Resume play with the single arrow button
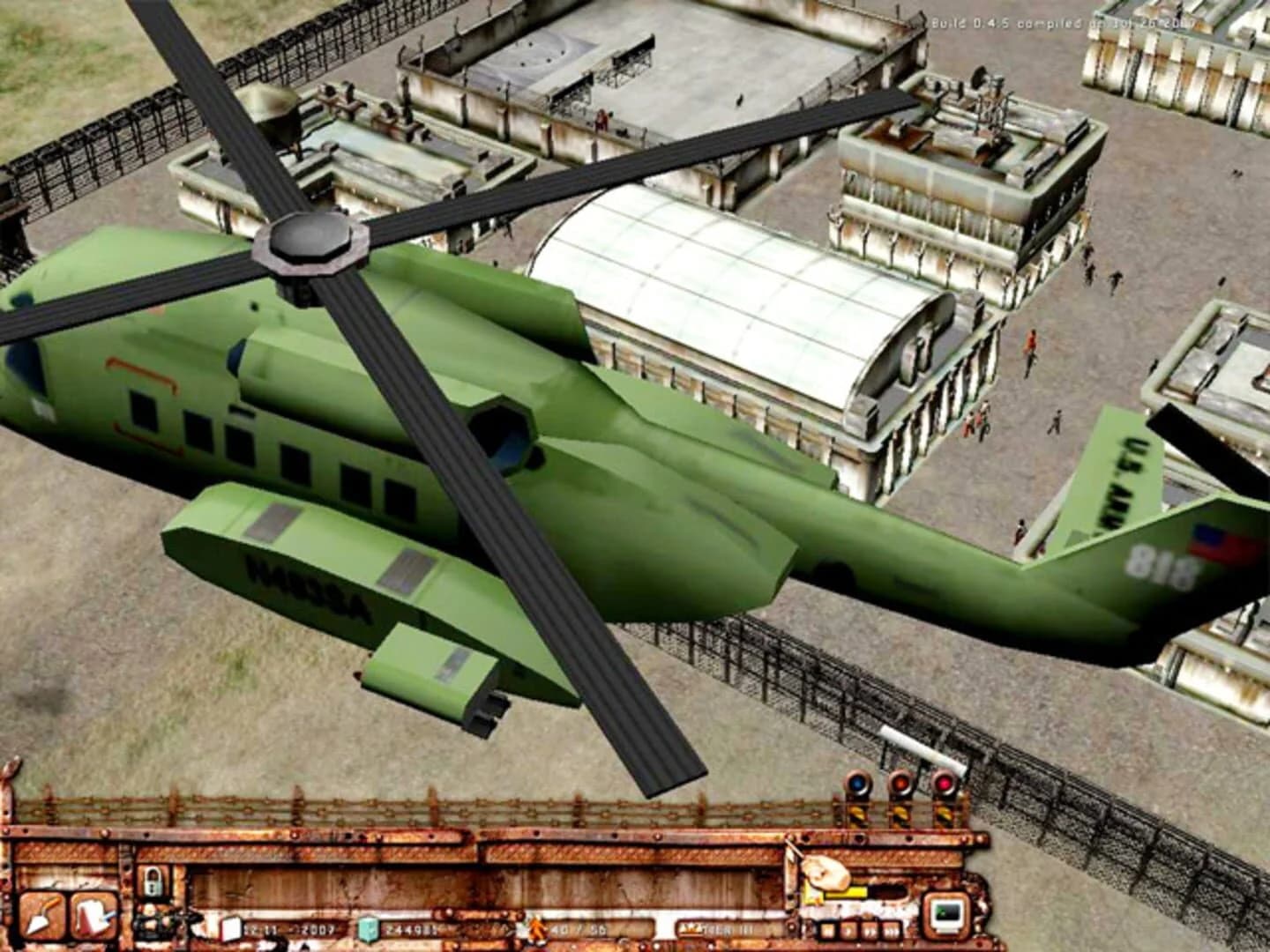This screenshot has width=1270, height=952. [849, 929]
